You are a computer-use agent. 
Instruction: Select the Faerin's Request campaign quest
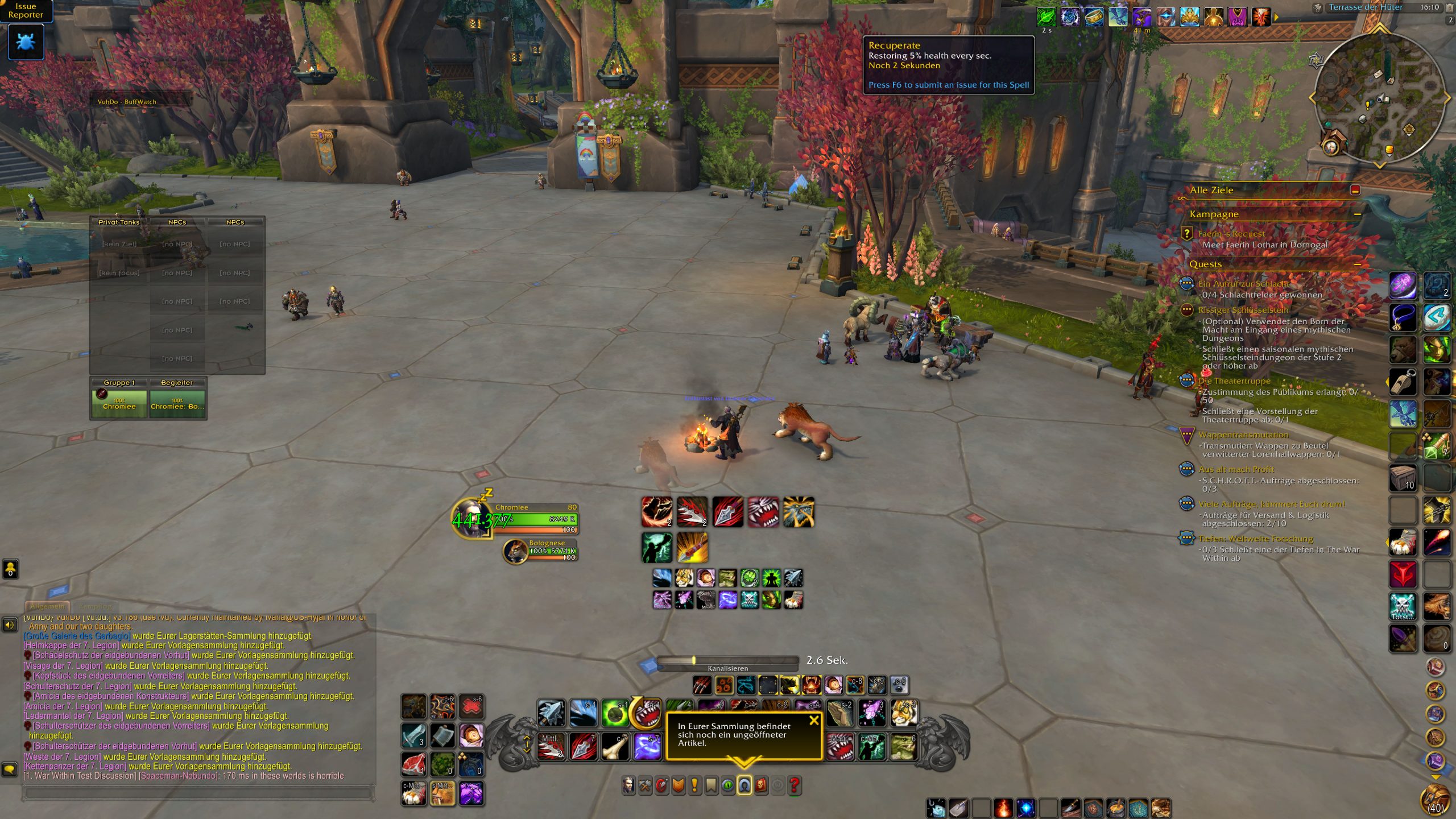1231,234
